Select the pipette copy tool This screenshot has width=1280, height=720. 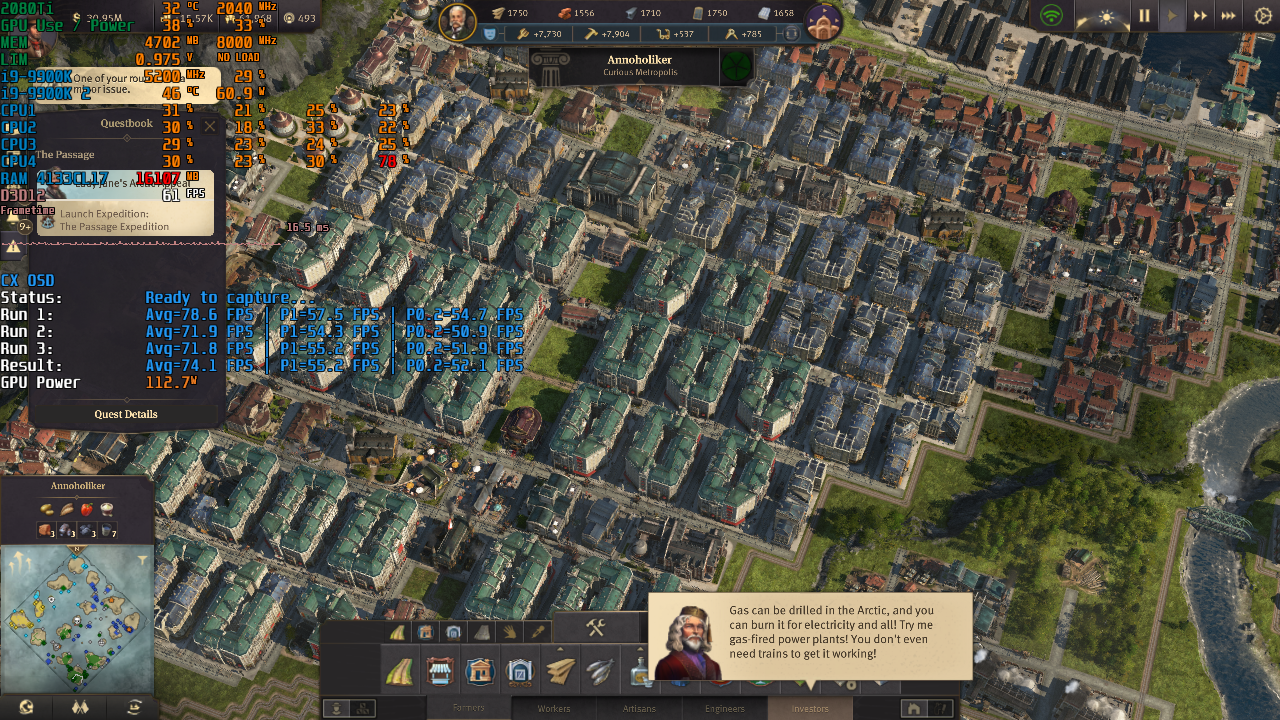tap(537, 631)
